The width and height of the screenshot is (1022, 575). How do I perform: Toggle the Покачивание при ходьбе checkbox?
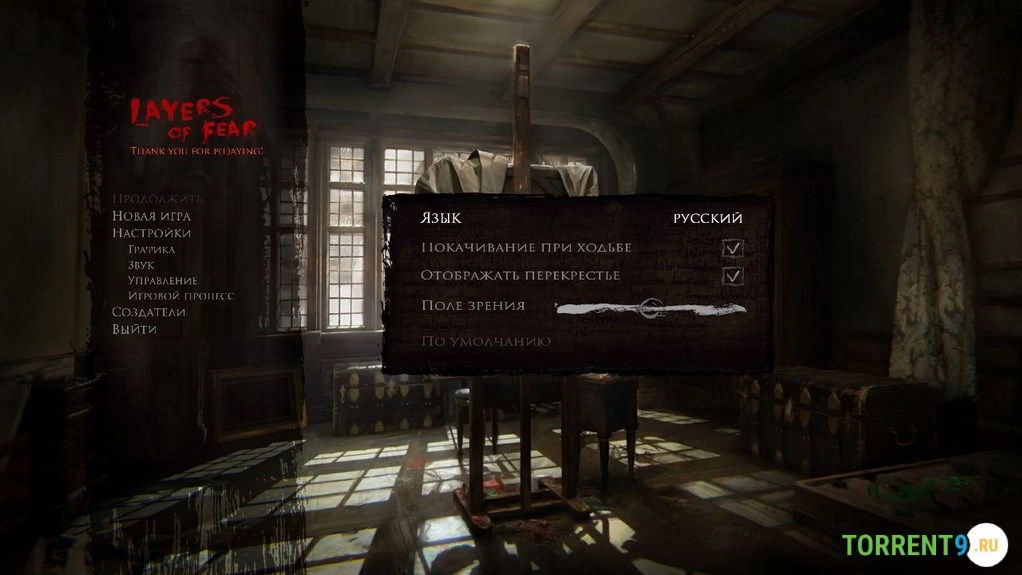[x=733, y=248]
